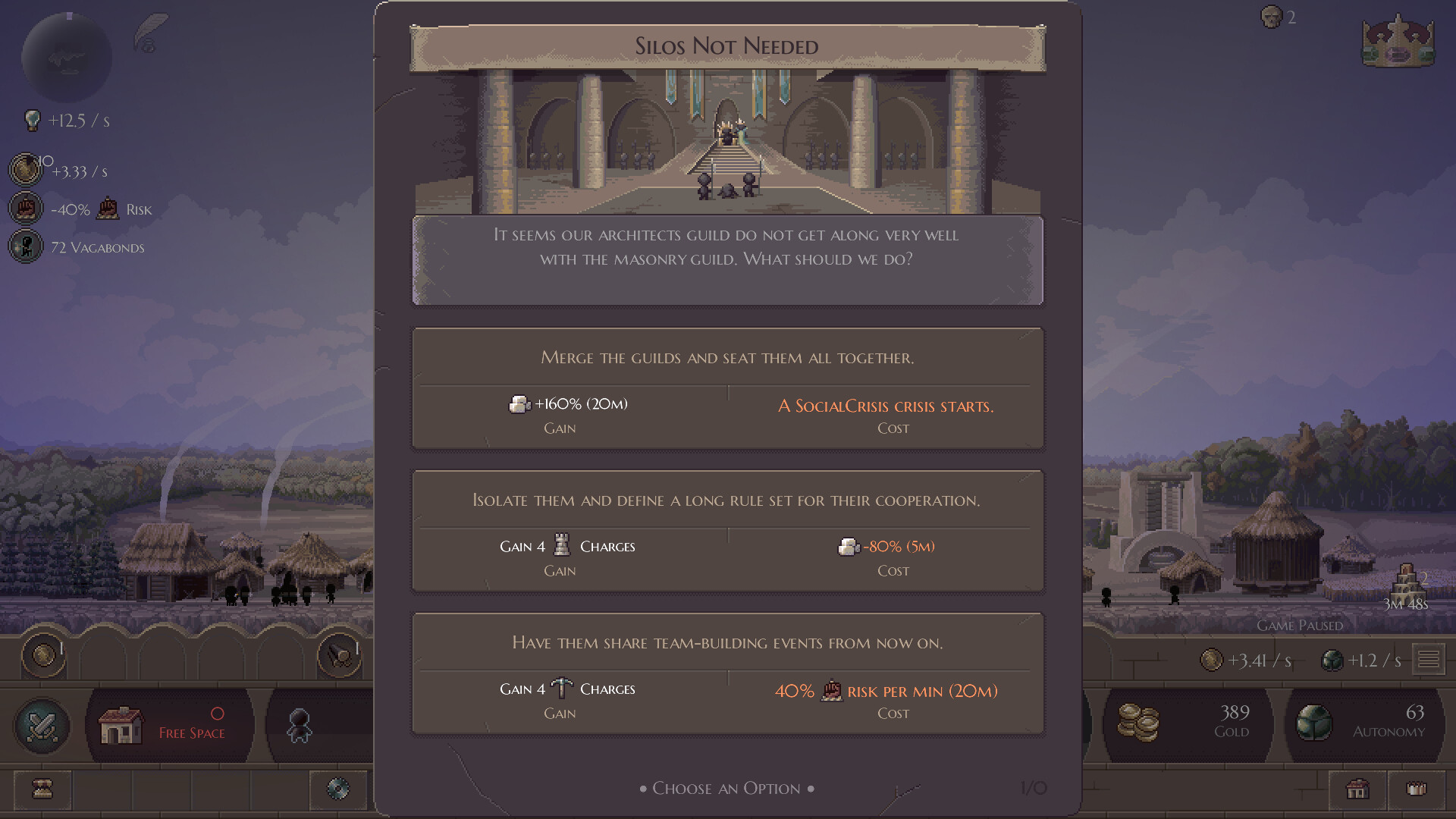Open the Free Space house building slot
The height and width of the screenshot is (819, 1456).
point(169,726)
